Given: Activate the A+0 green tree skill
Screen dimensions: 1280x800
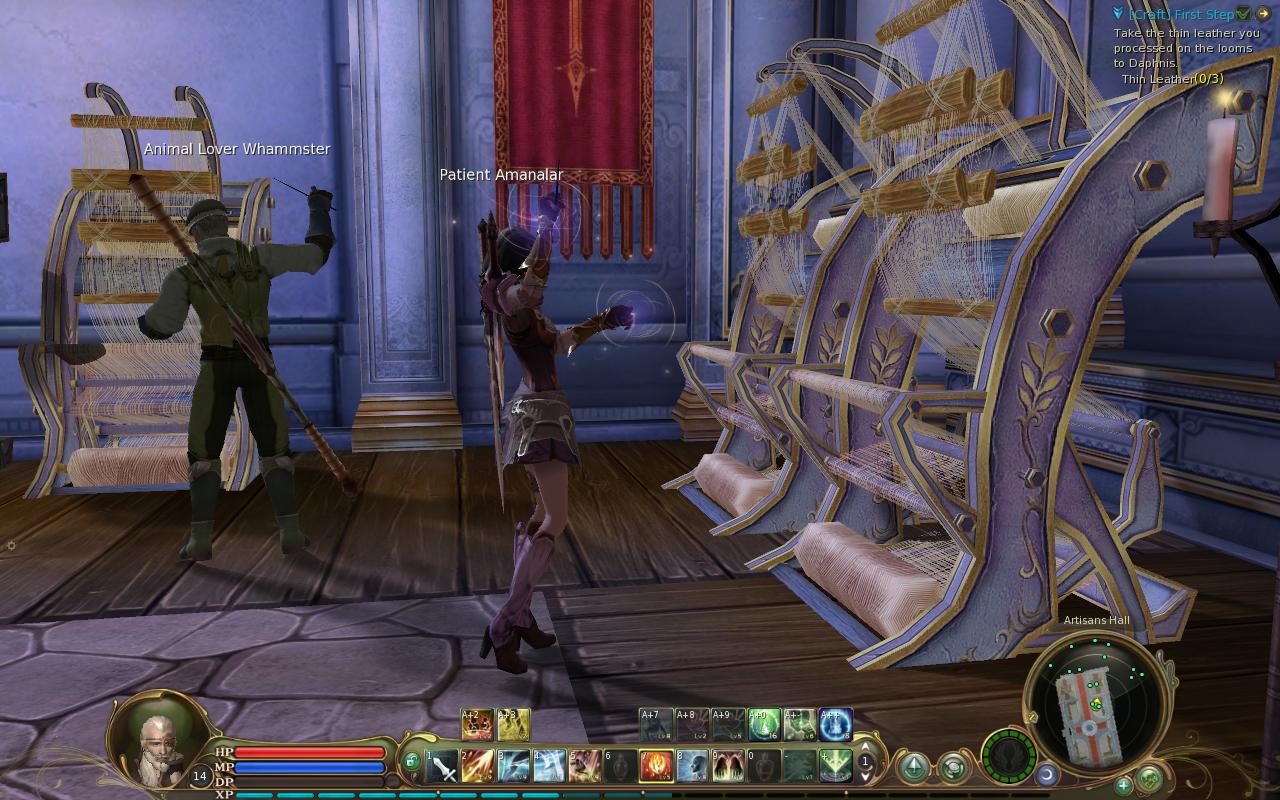Looking at the screenshot, I should [764, 724].
